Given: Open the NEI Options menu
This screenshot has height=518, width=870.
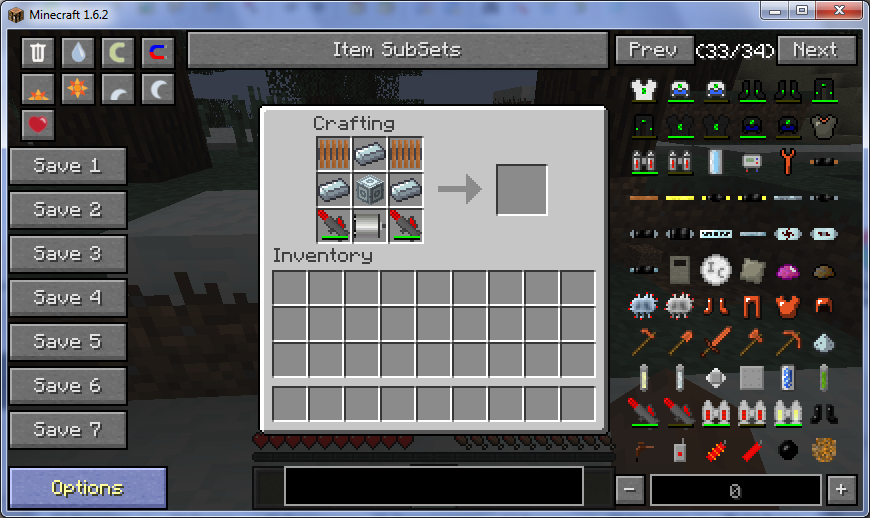Looking at the screenshot, I should [88, 488].
